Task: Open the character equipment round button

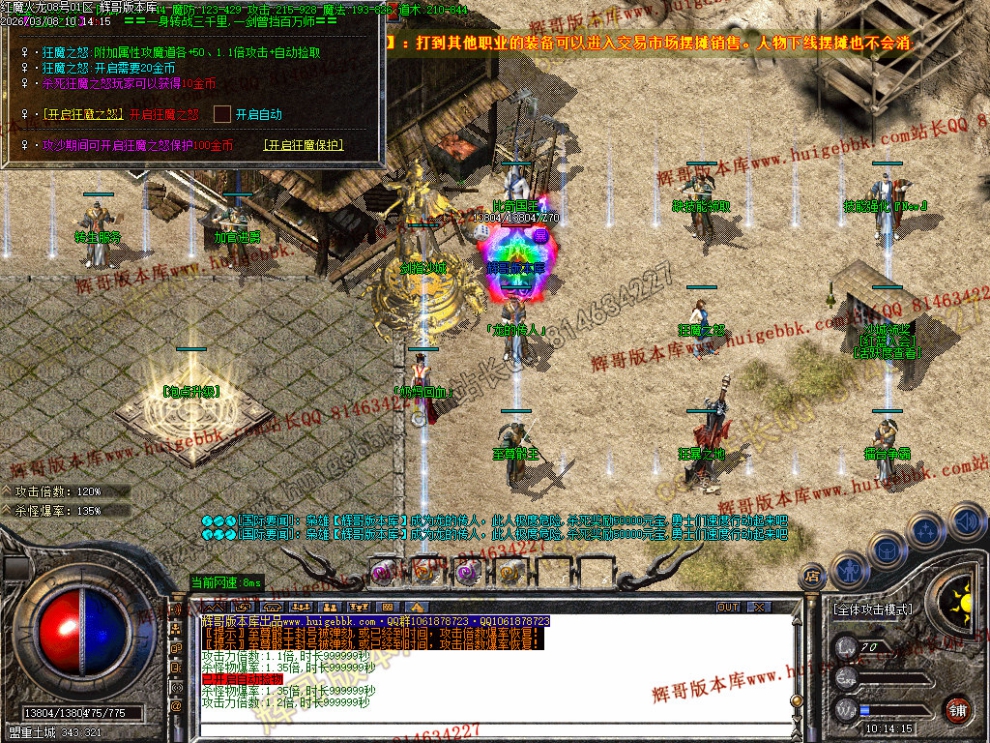Action: (x=848, y=572)
